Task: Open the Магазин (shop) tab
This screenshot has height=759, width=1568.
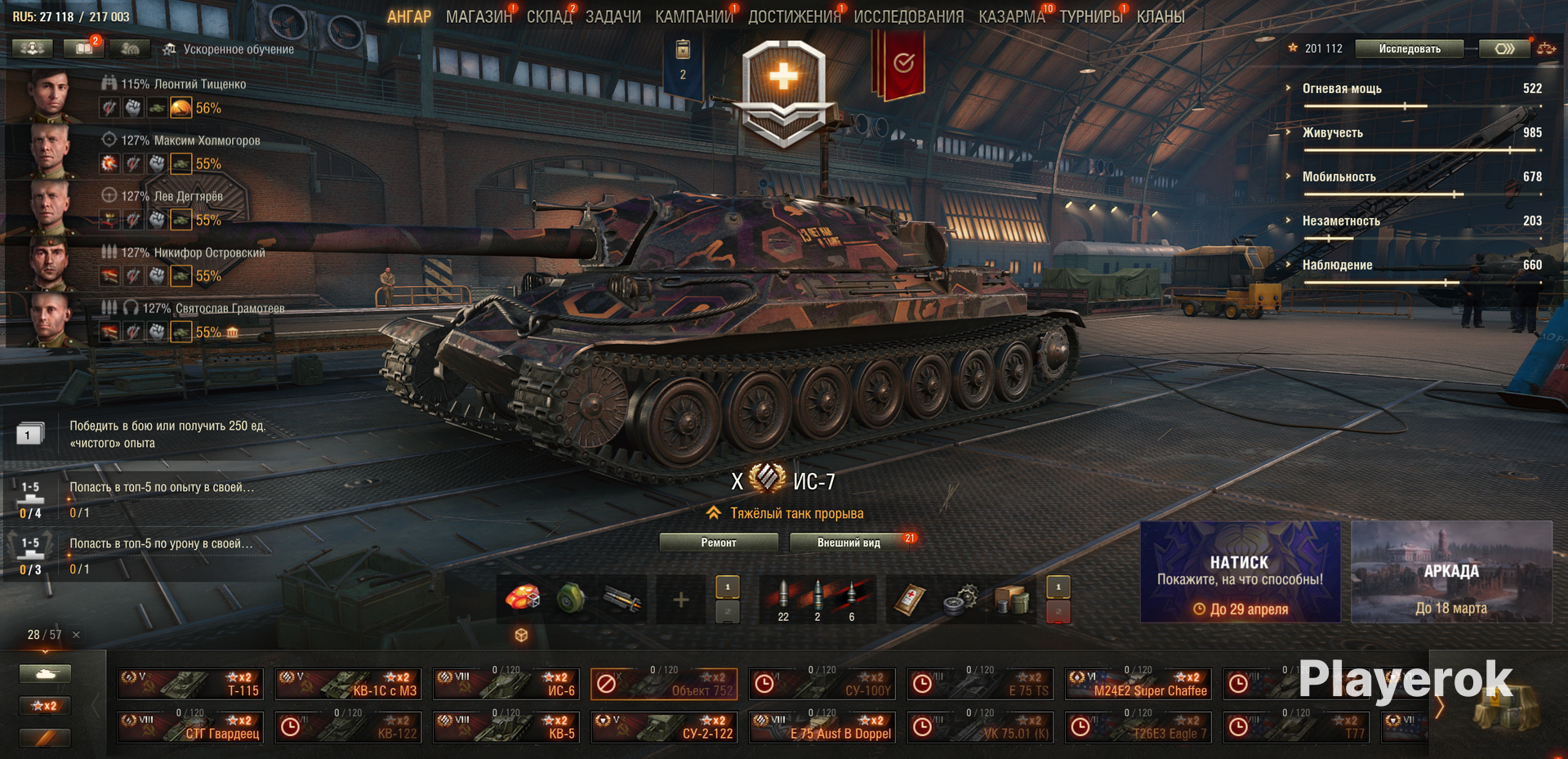Action: (x=478, y=16)
